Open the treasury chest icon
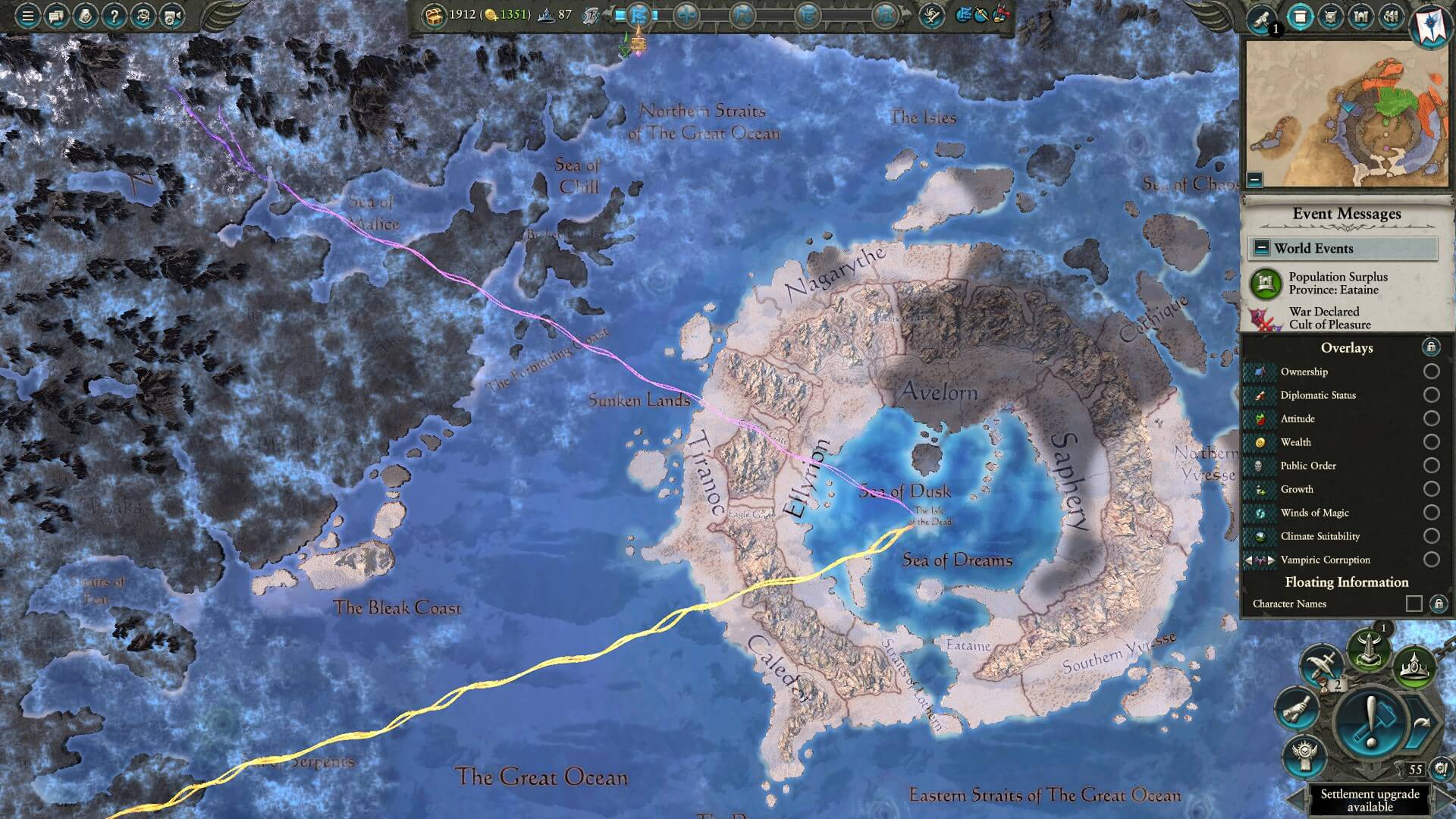This screenshot has width=1456, height=819. (434, 15)
